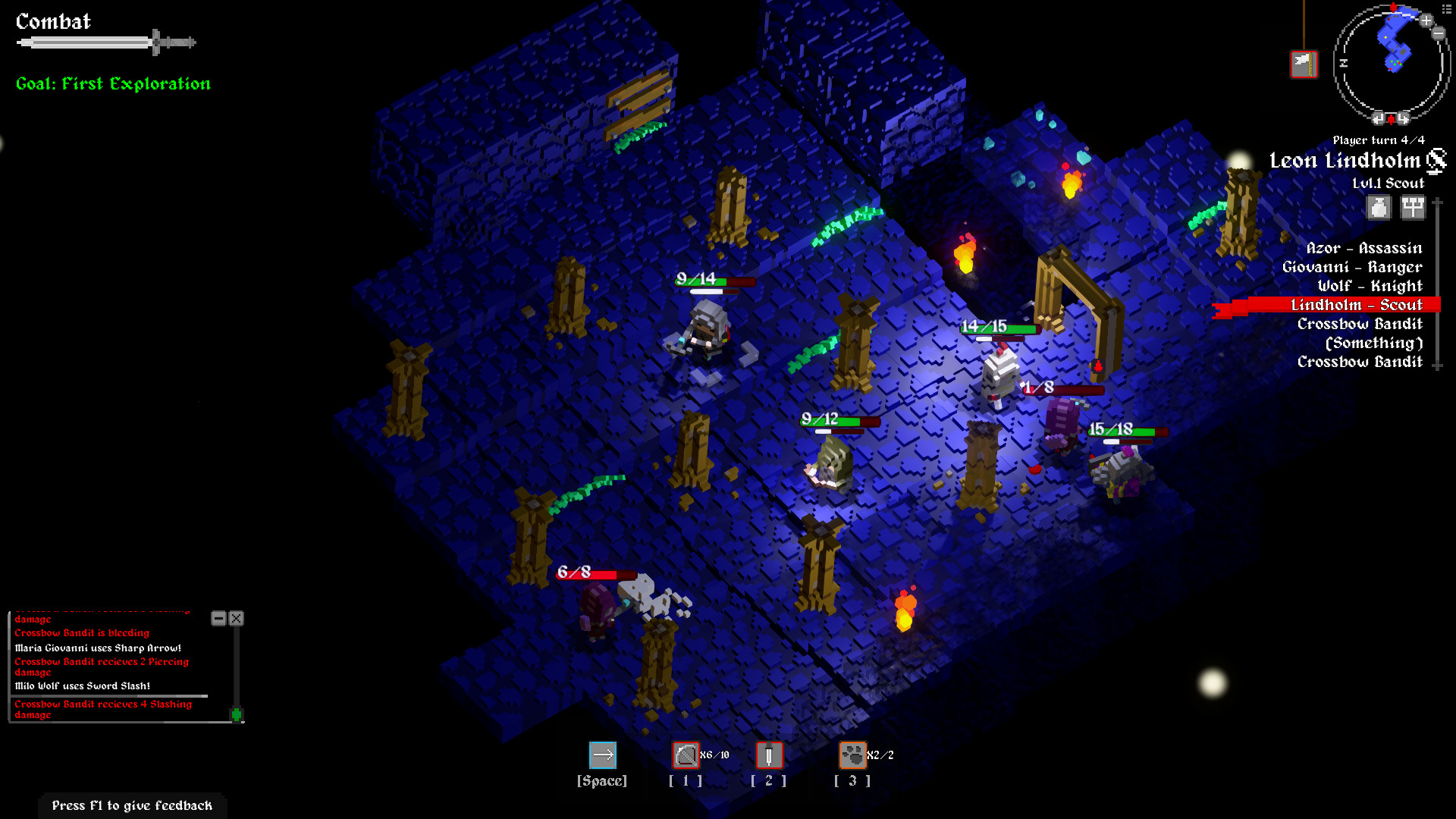This screenshot has width=1456, height=819.
Task: Zoom out the minimap using the minus icon
Action: 1437,33
